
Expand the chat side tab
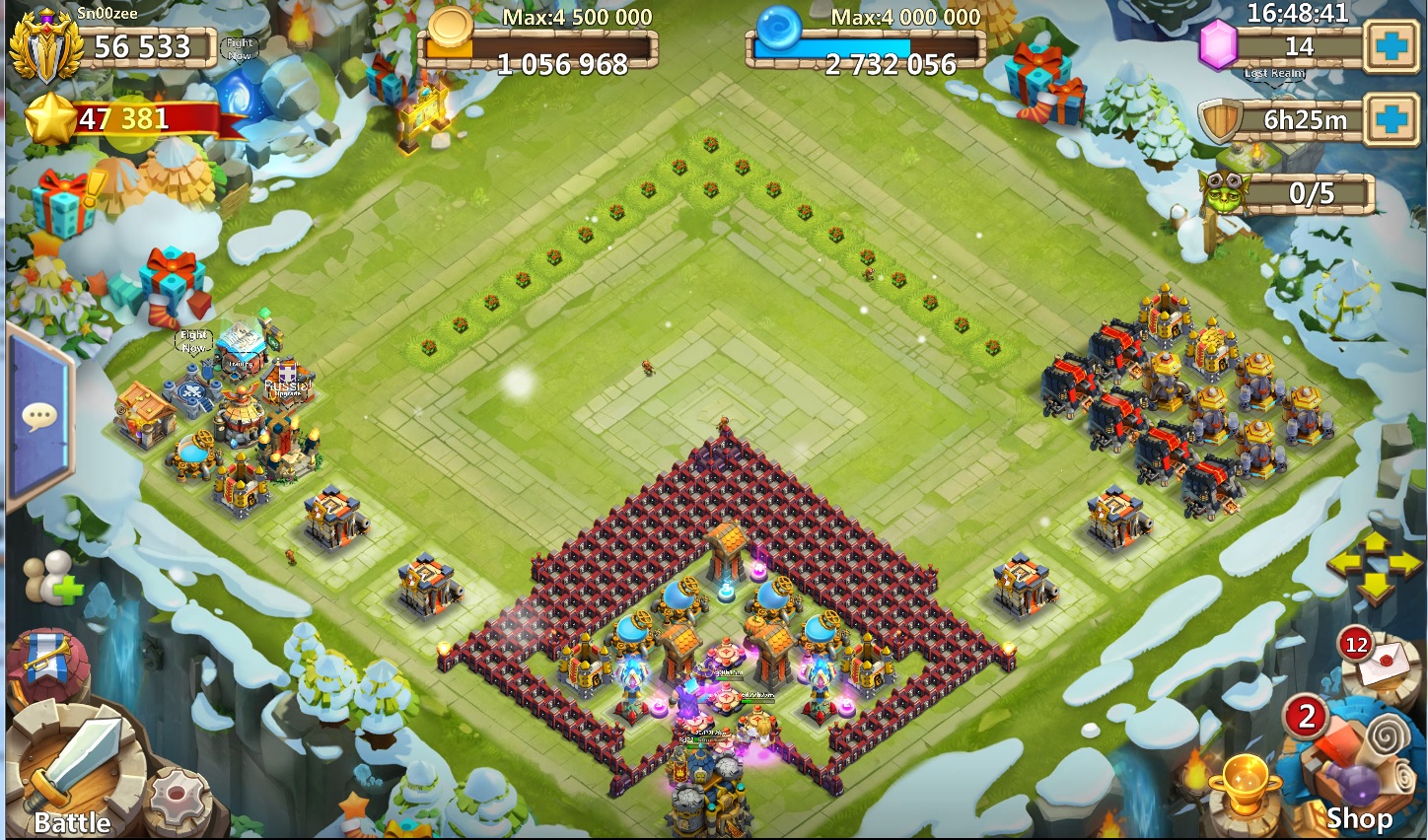pyautogui.click(x=39, y=416)
